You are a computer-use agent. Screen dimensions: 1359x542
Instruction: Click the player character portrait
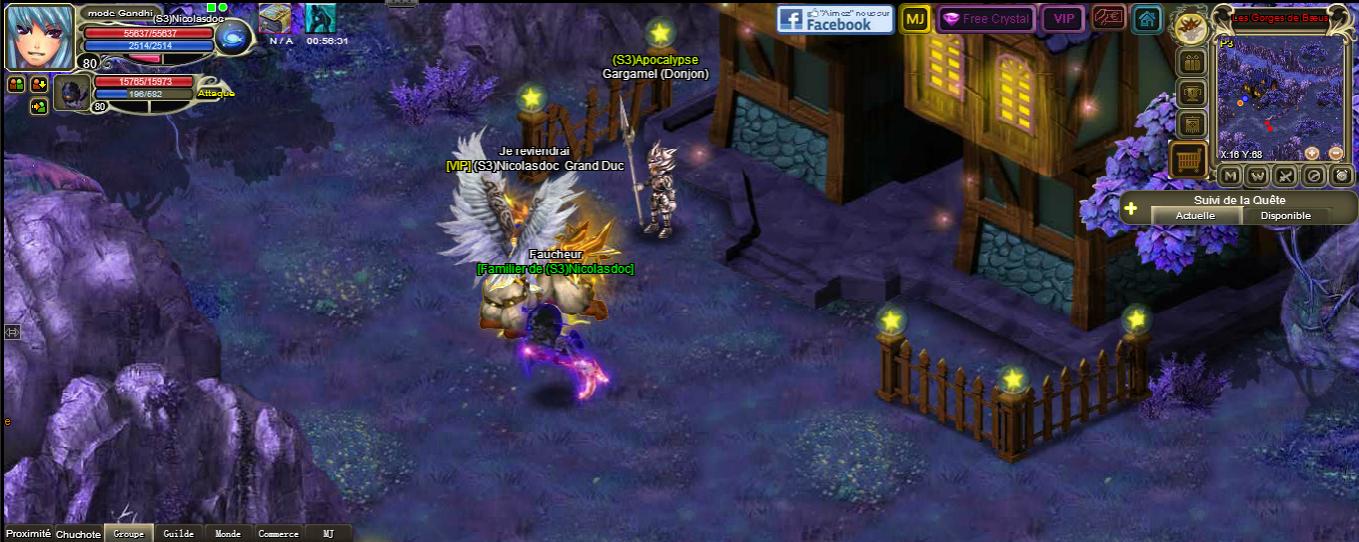coord(40,36)
